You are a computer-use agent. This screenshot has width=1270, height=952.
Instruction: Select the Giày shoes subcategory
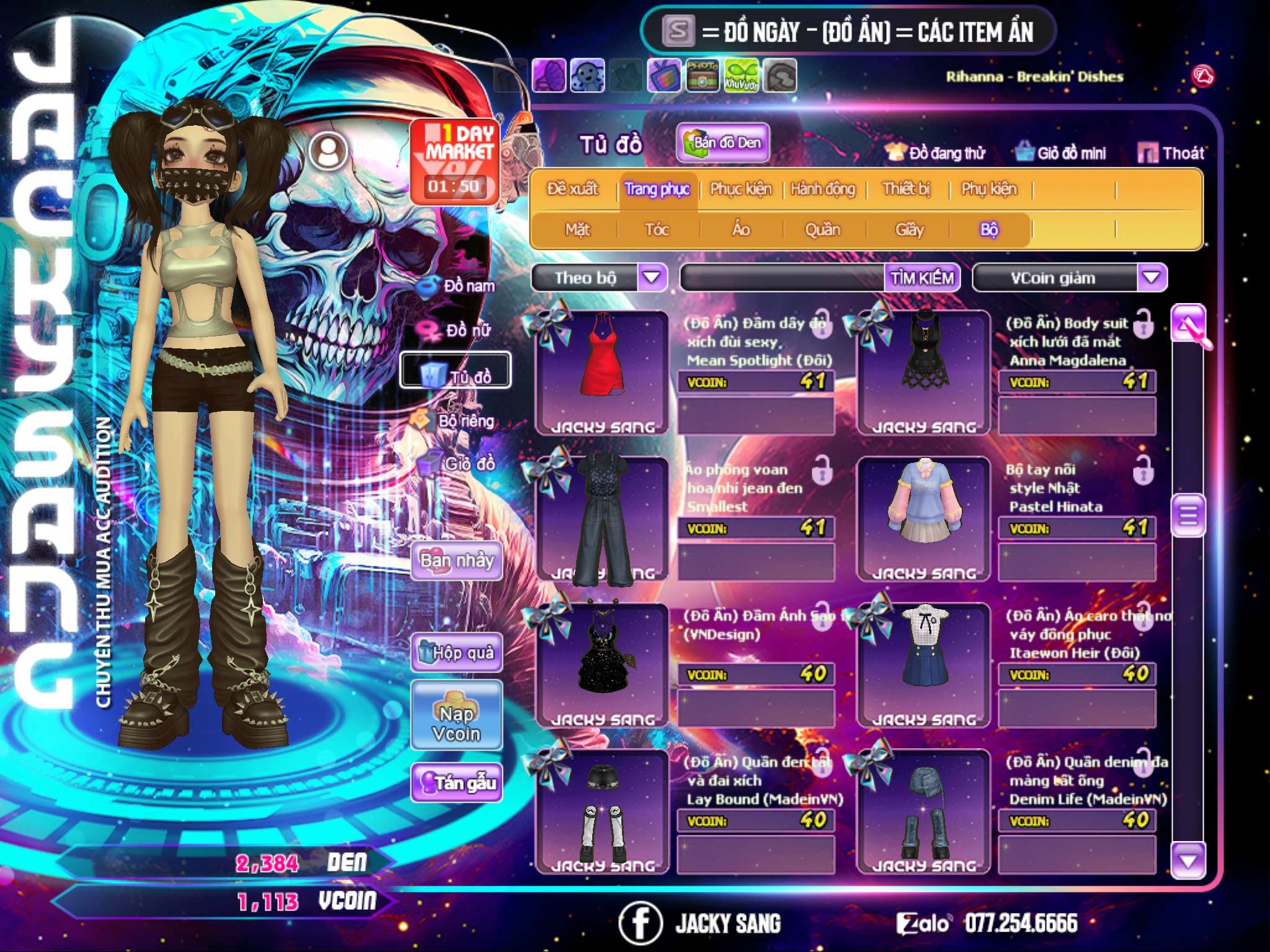(909, 230)
